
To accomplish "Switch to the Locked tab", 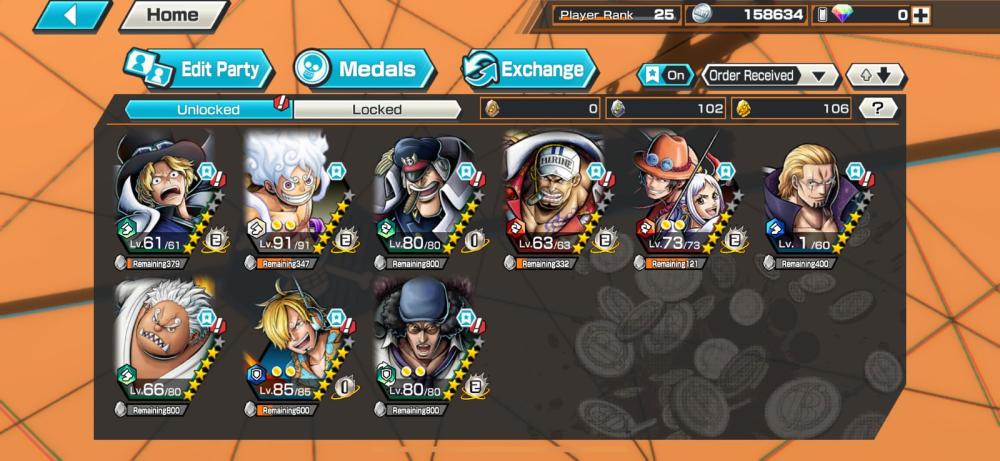I will pyautogui.click(x=377, y=109).
